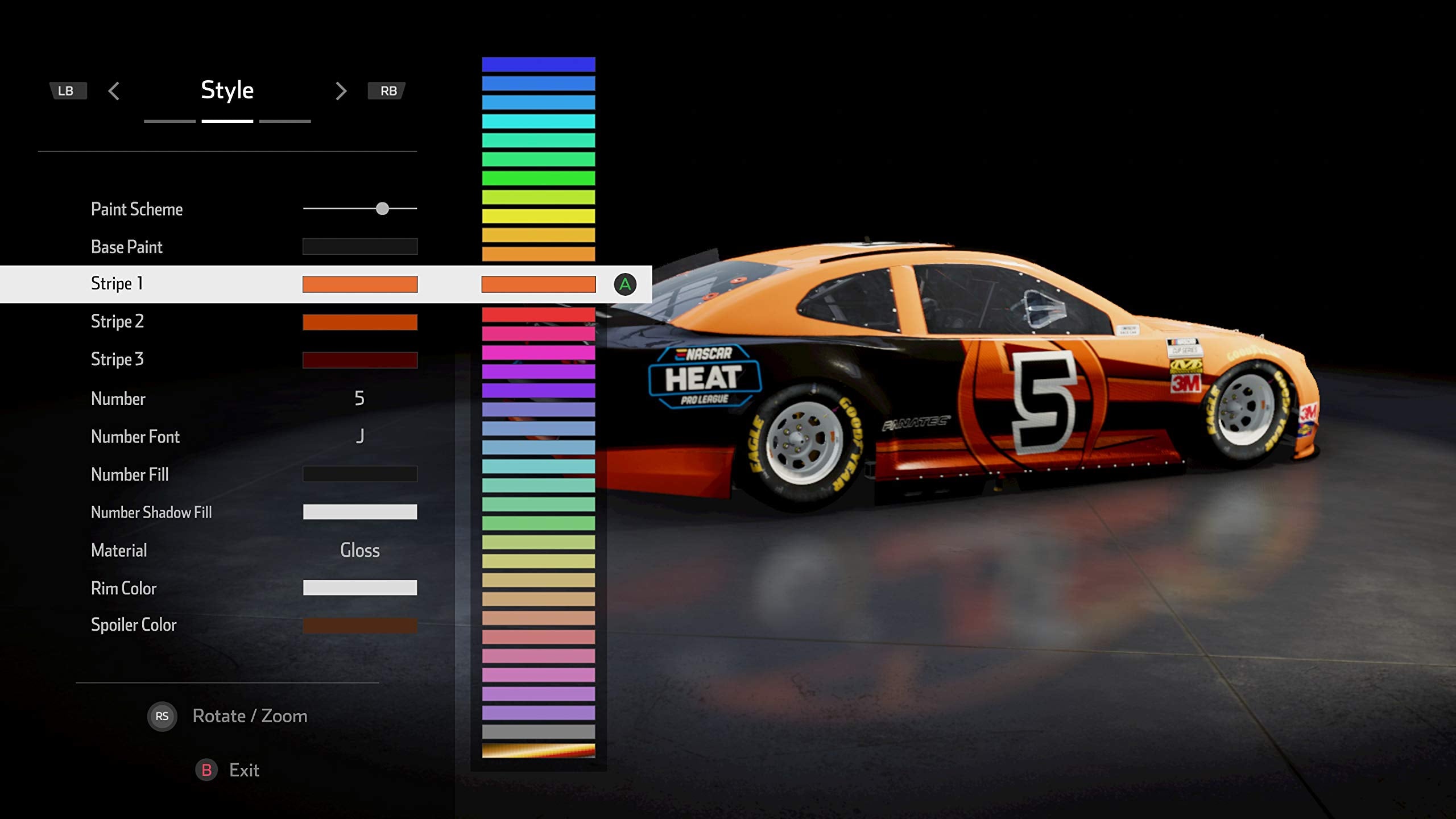Go to the next tab with right arrow

pyautogui.click(x=341, y=91)
